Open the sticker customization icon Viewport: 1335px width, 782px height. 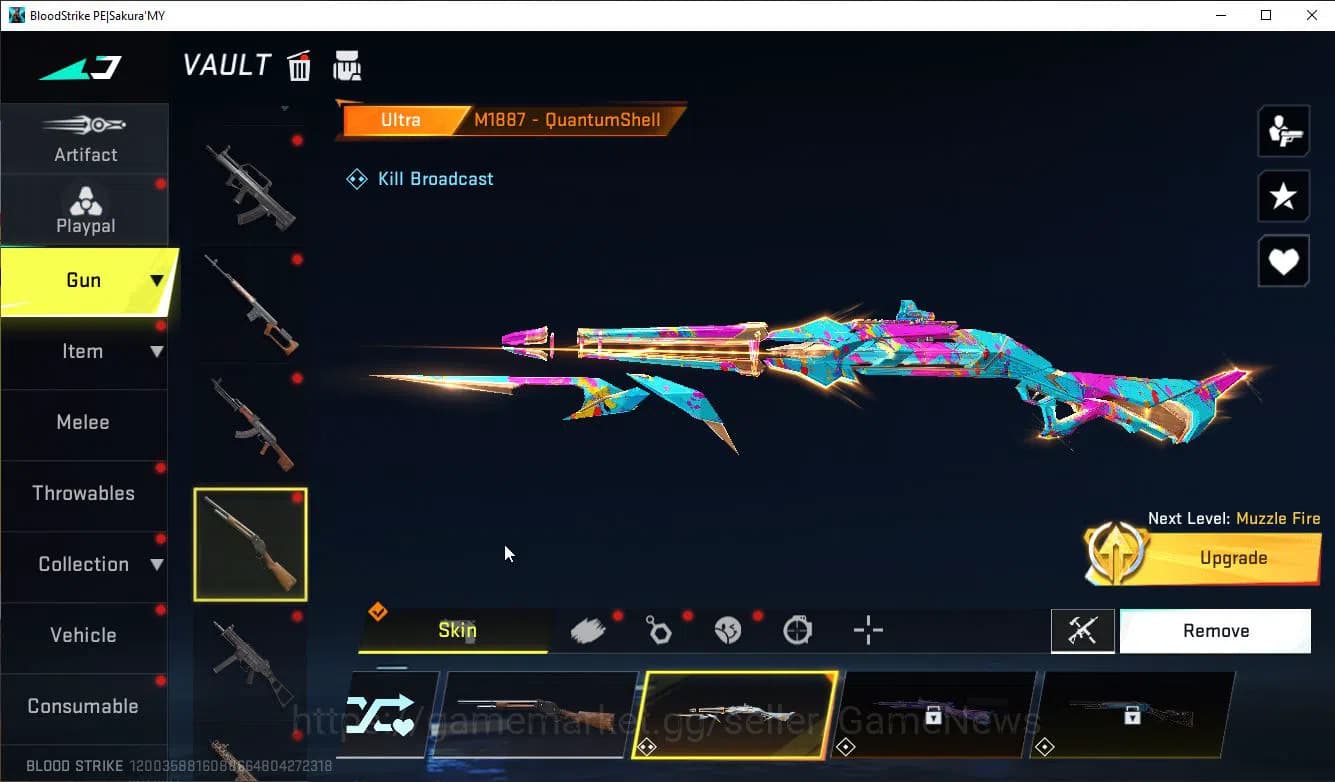coord(728,630)
